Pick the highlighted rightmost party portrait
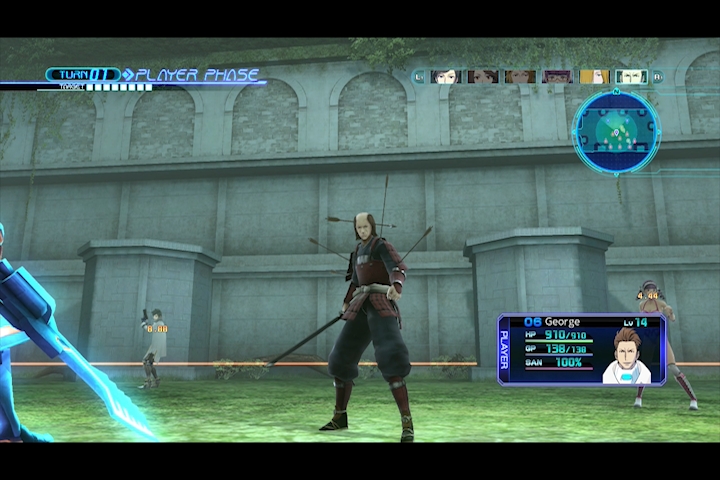720x480 pixels. 631,76
